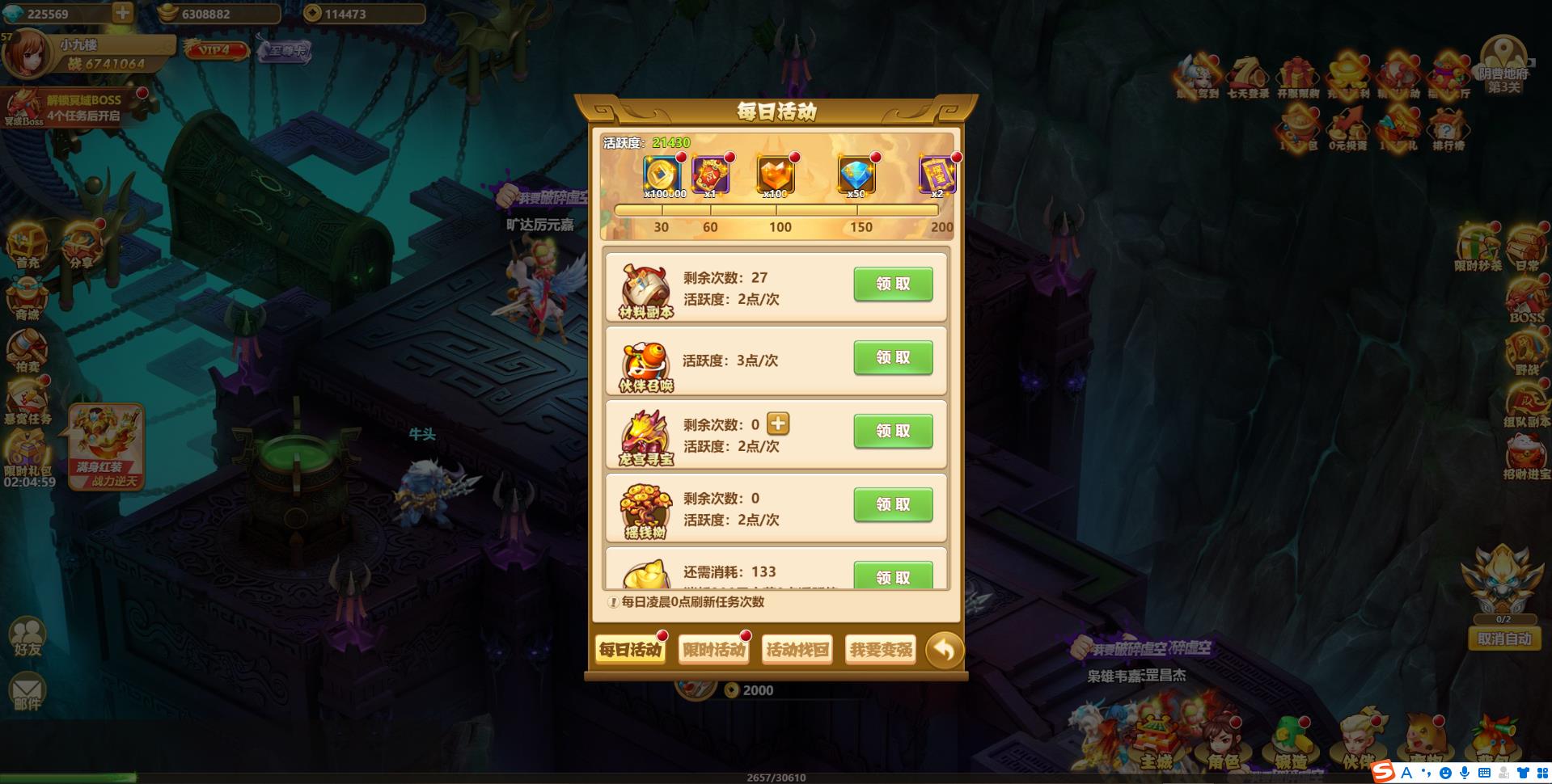This screenshot has height=784, width=1552.
Task: Click 取消自动 to stop auto mode
Action: (1503, 639)
